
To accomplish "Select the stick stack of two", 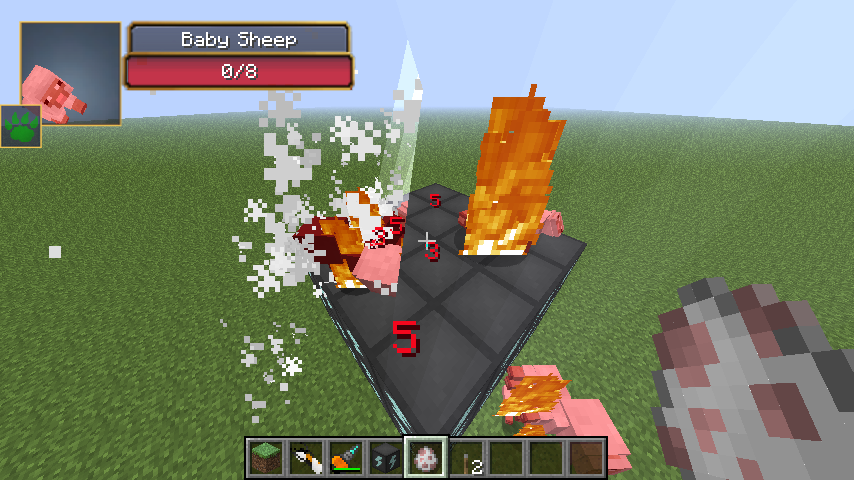I will (x=465, y=457).
